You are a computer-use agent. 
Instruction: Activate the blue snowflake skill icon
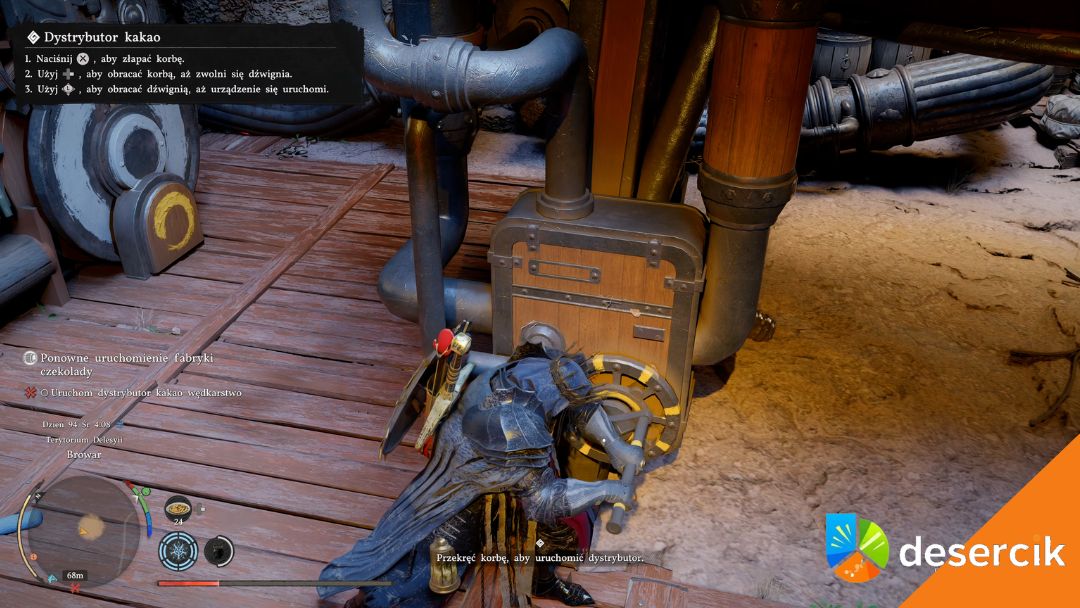click(177, 550)
